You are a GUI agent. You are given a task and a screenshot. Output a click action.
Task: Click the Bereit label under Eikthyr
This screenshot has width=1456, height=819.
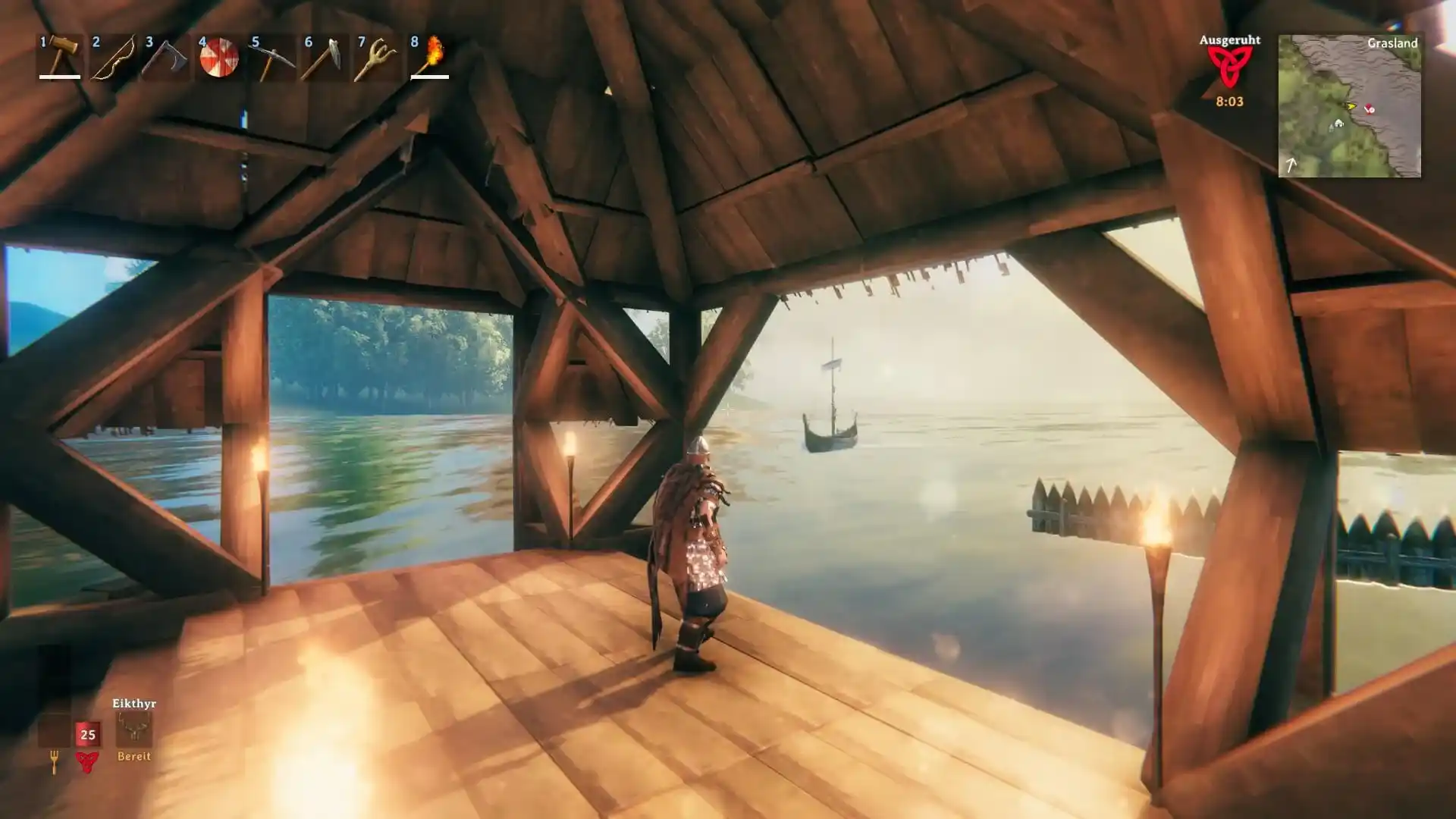[x=134, y=757]
